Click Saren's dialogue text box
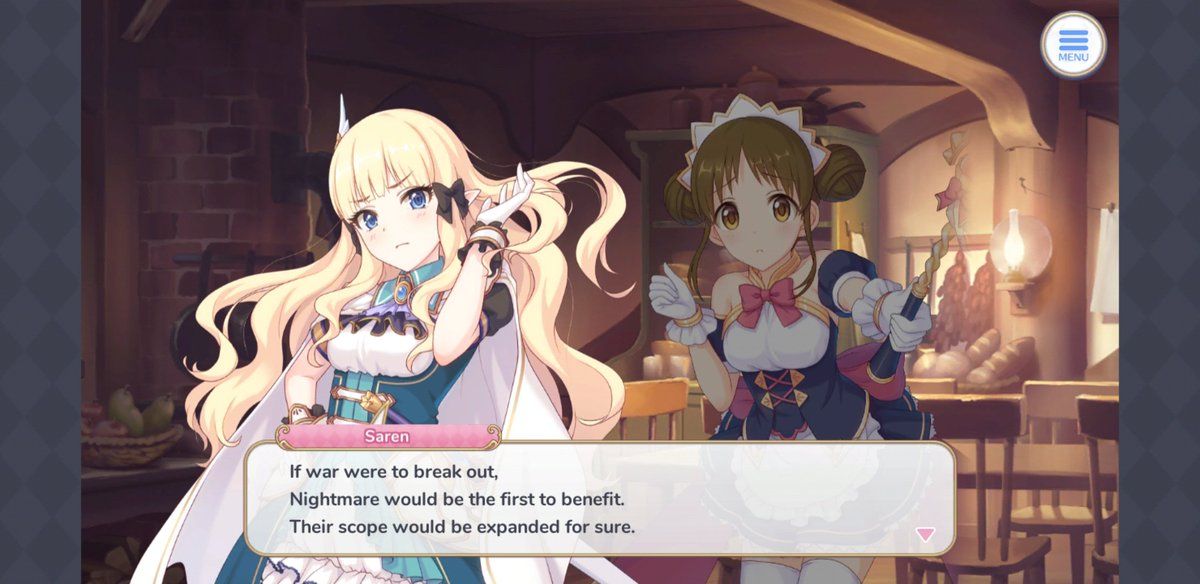Image resolution: width=1200 pixels, height=584 pixels. pos(600,497)
